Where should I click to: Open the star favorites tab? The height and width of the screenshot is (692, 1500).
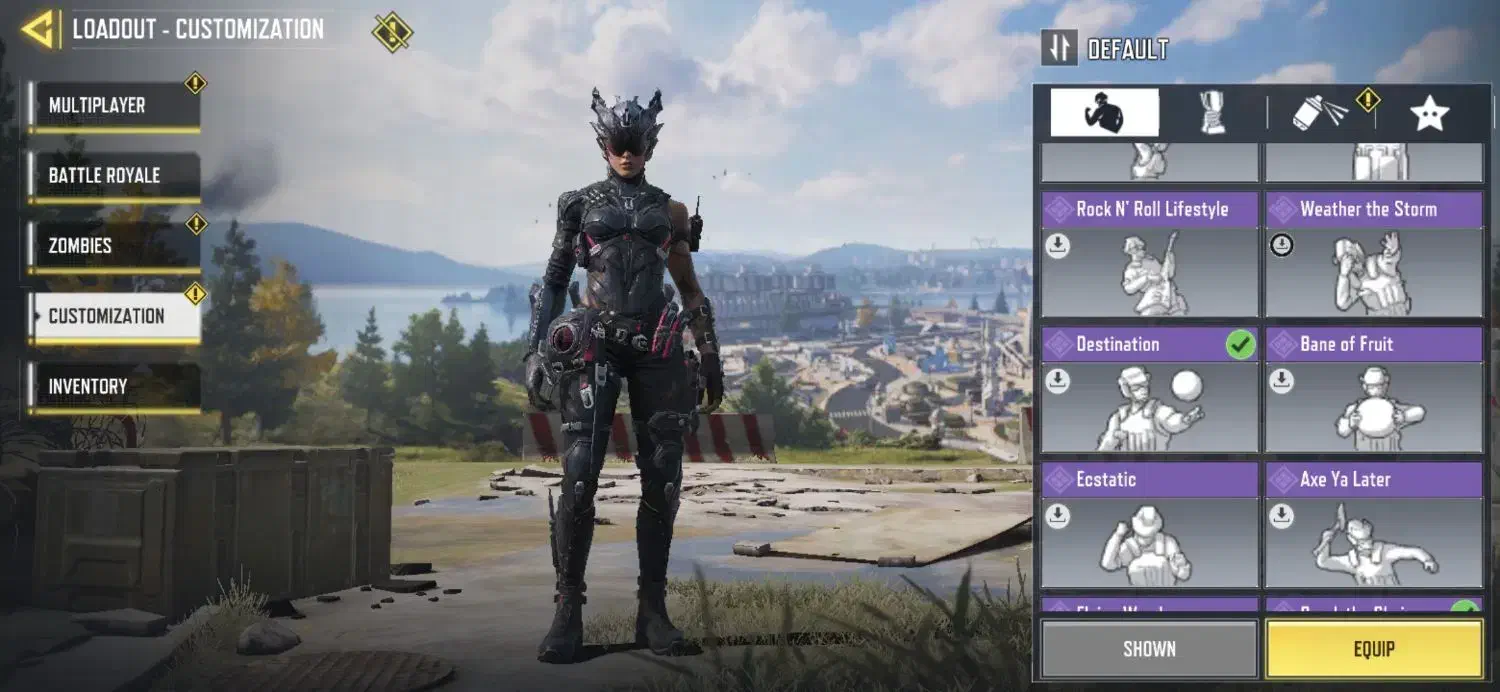click(1429, 113)
